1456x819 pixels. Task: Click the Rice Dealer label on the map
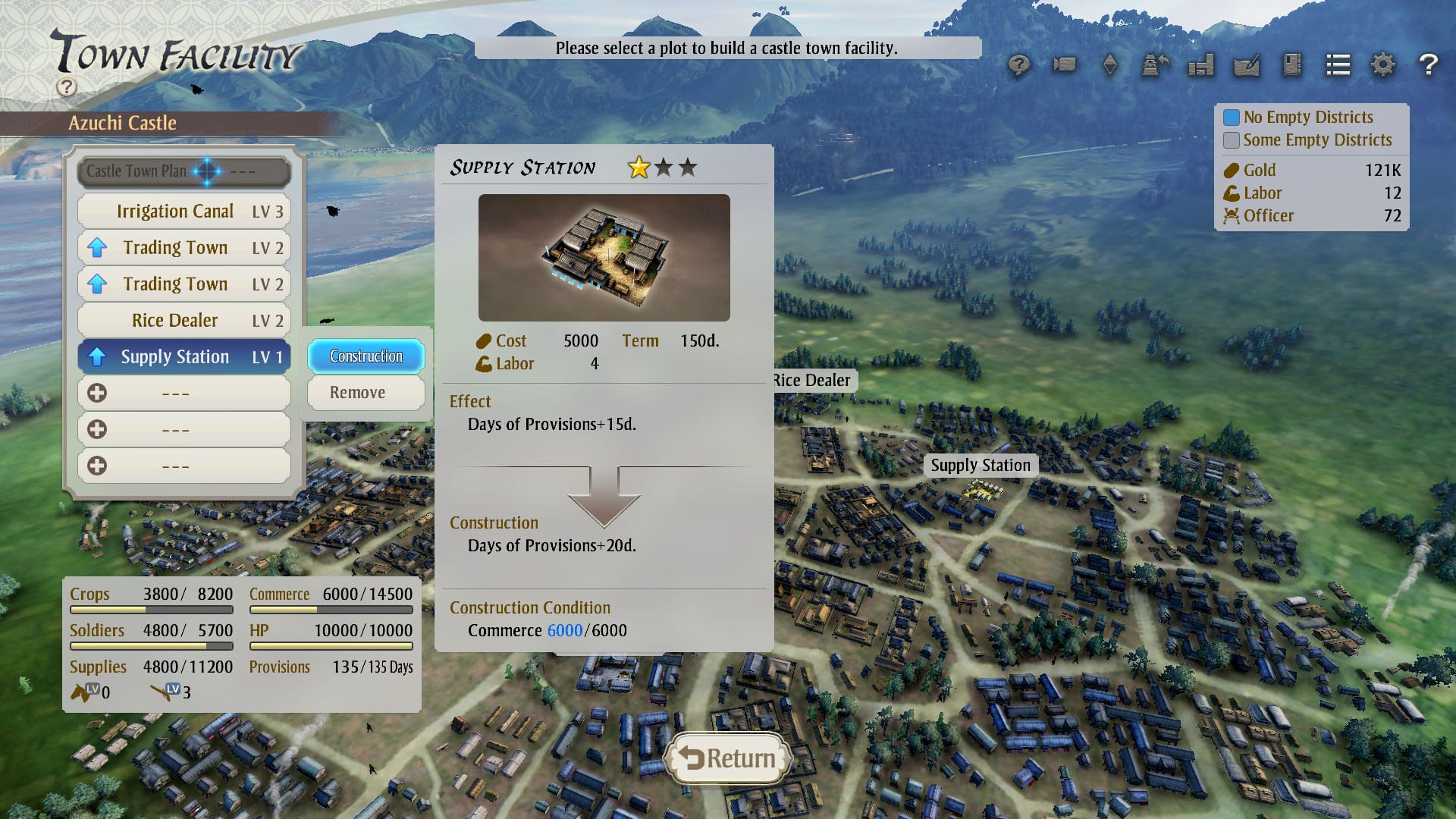pyautogui.click(x=812, y=381)
